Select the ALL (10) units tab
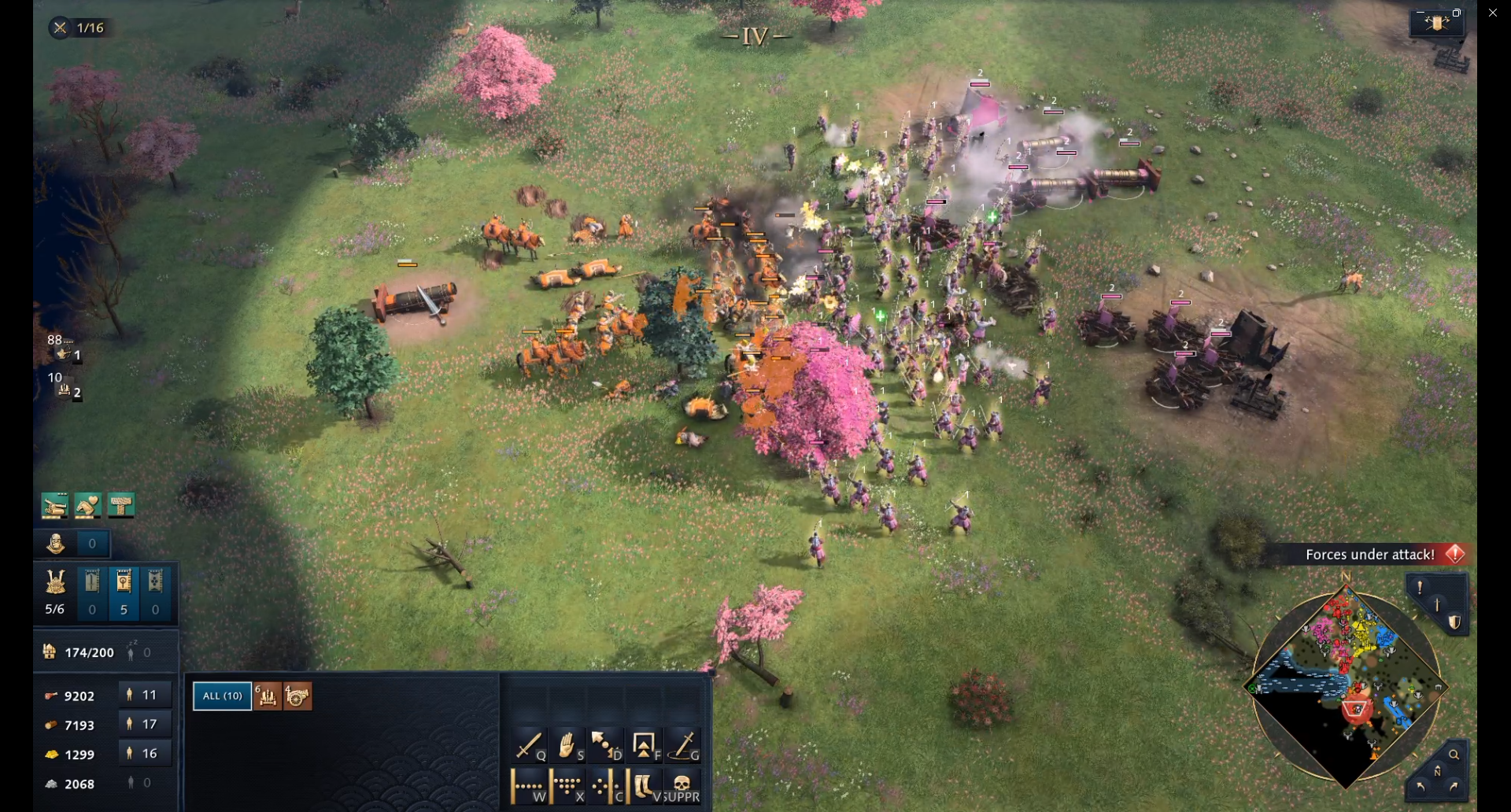The image size is (1511, 812). pos(223,696)
